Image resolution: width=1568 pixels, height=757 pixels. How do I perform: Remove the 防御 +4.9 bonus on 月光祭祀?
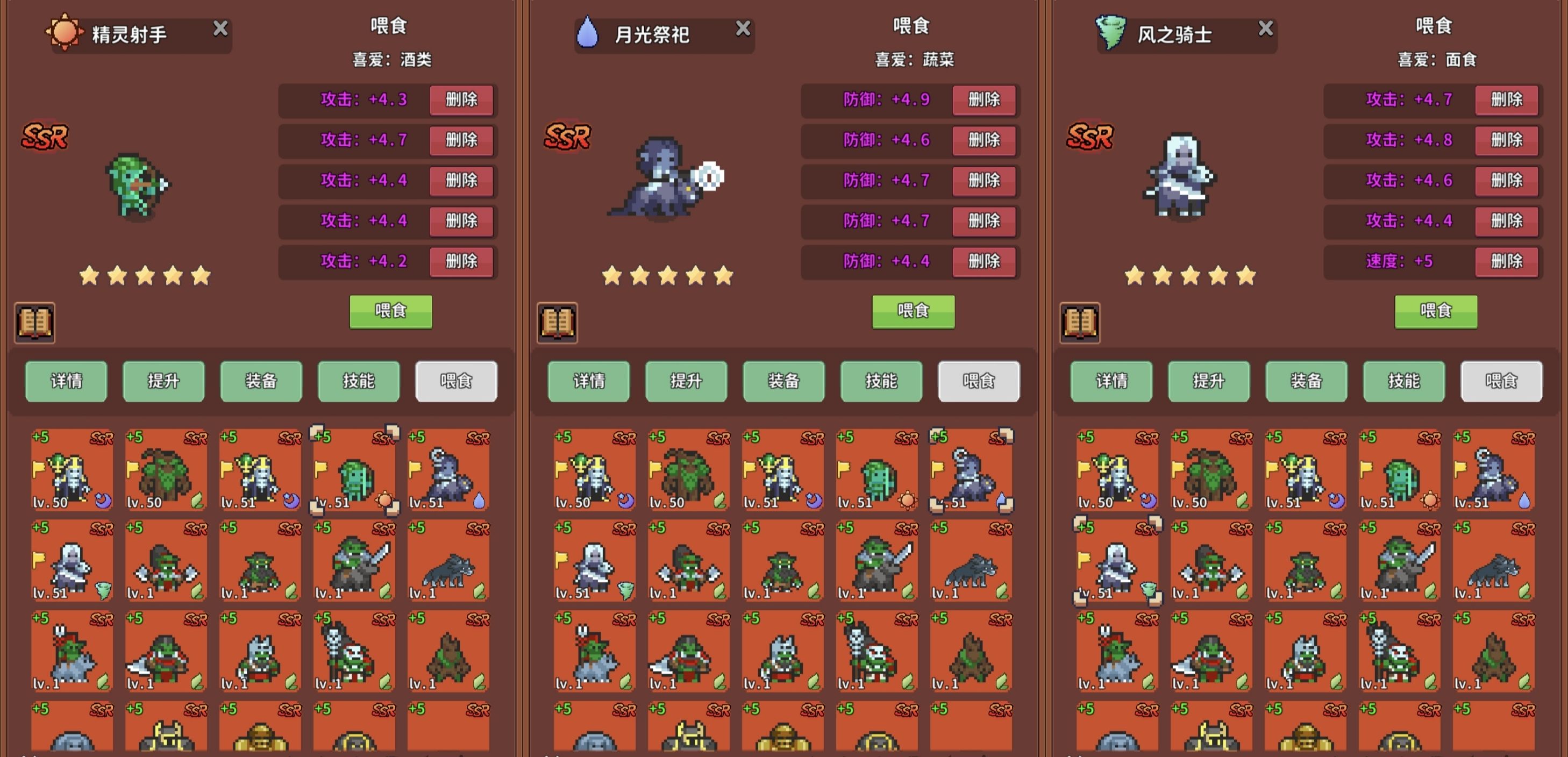[x=983, y=100]
